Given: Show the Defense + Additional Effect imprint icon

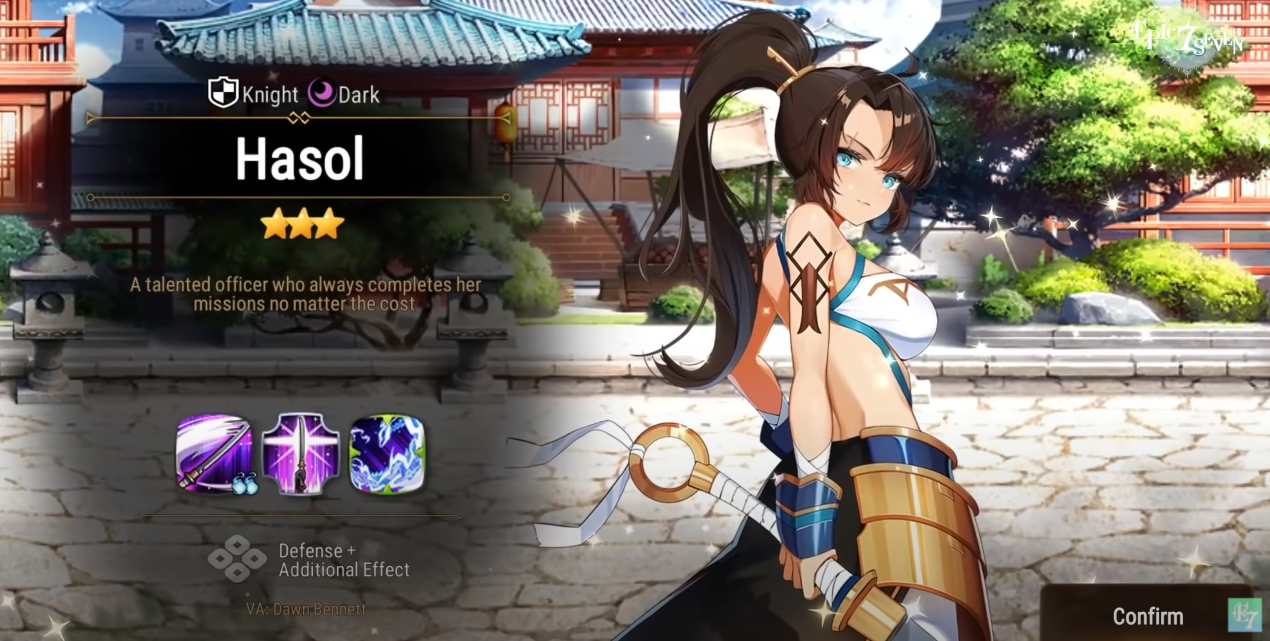Looking at the screenshot, I should pos(237,558).
